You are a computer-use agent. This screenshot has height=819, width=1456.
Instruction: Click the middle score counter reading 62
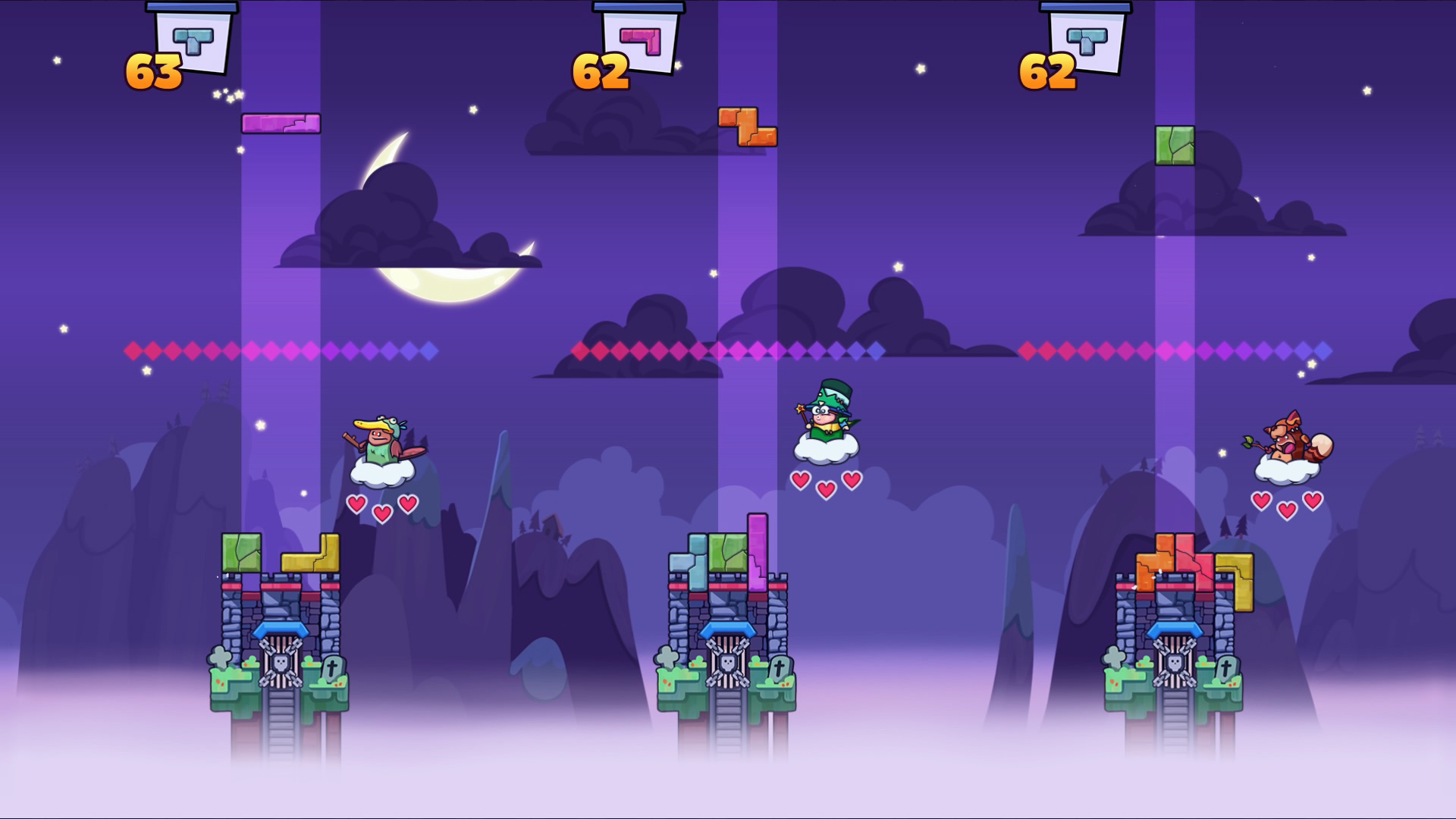(601, 72)
